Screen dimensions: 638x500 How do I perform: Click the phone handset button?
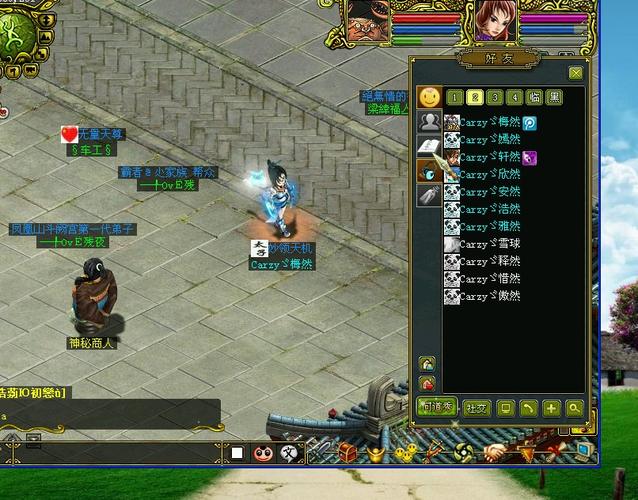tap(529, 408)
